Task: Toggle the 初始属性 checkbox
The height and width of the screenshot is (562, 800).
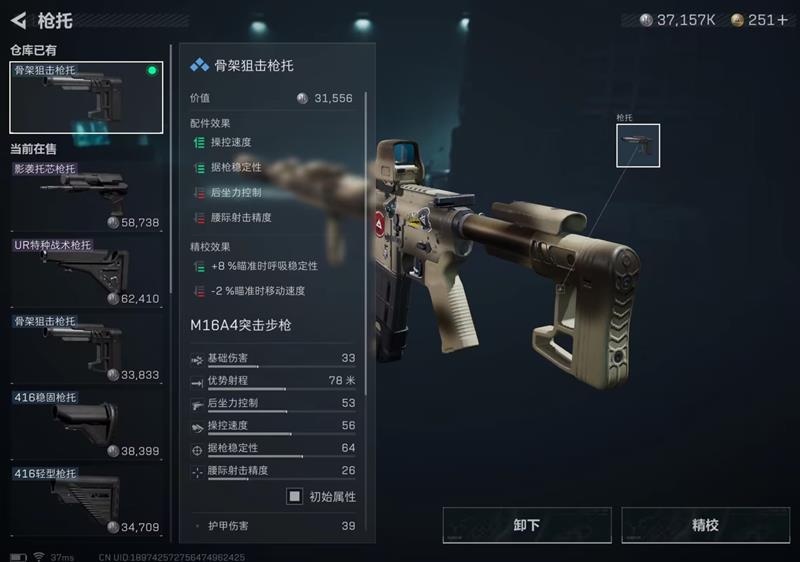Action: pyautogui.click(x=295, y=496)
